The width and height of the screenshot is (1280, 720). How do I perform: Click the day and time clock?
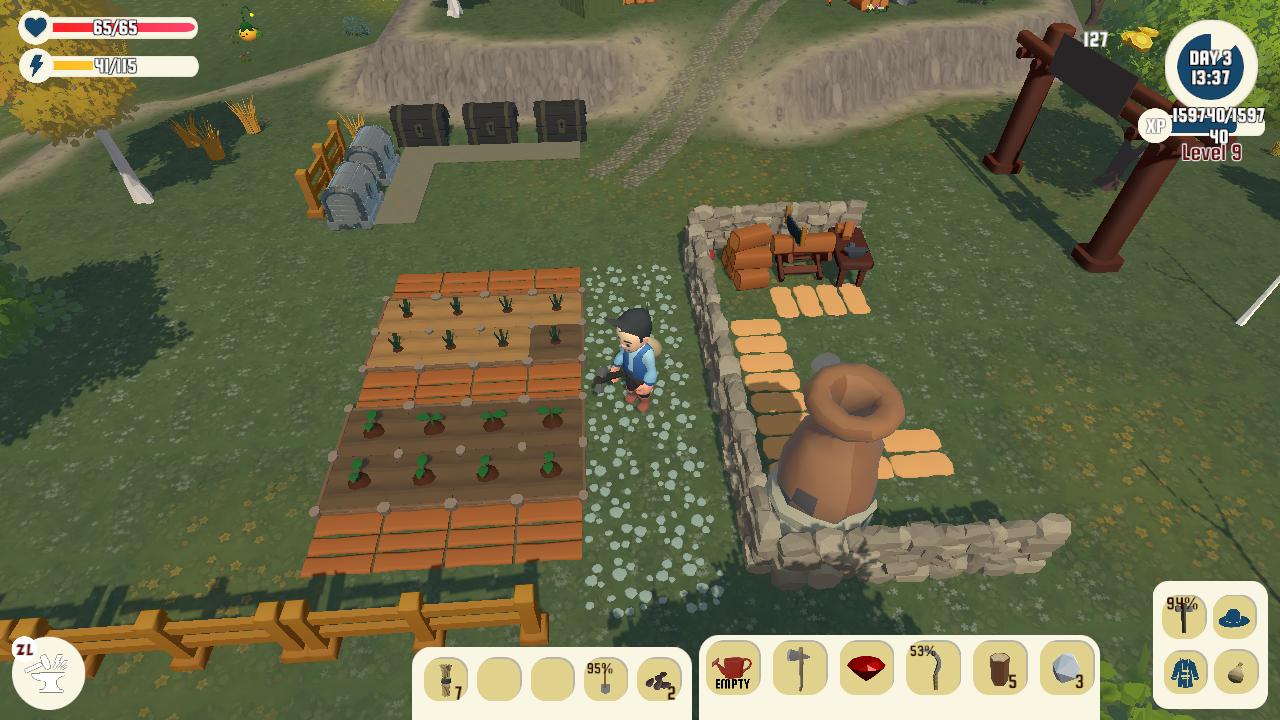[1210, 66]
